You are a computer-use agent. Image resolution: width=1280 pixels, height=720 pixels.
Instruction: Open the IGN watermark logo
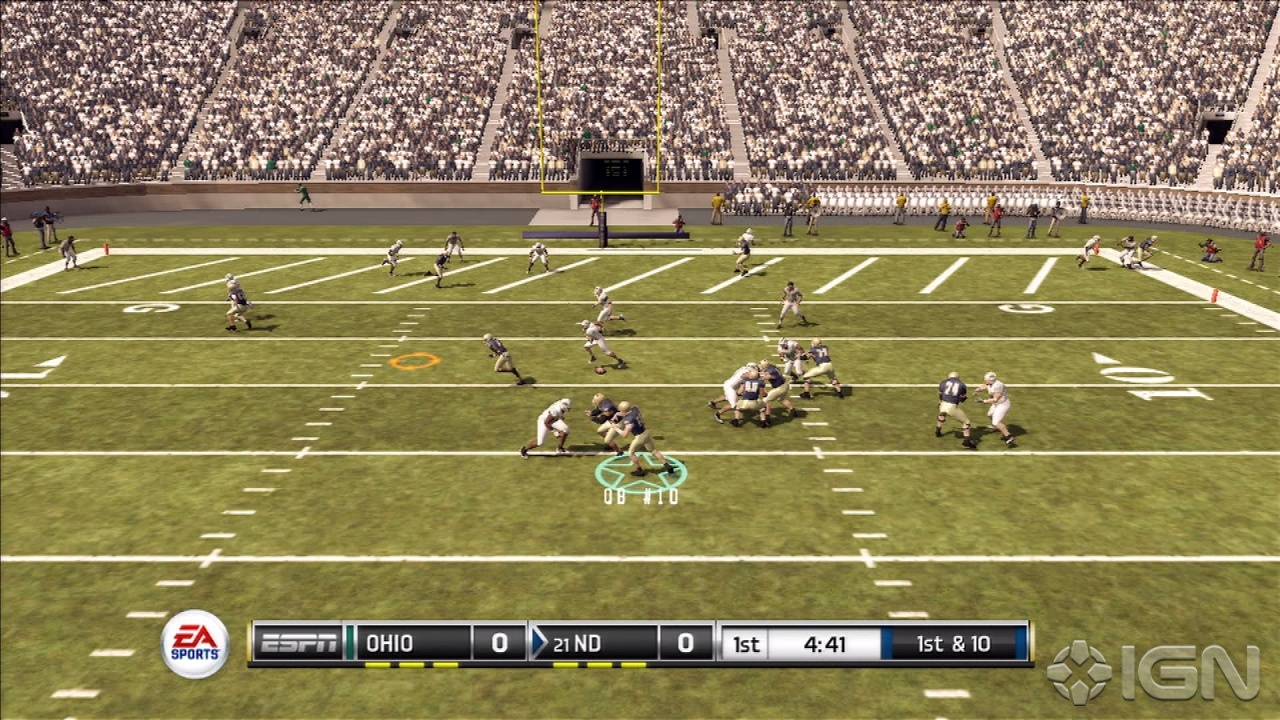tap(1153, 672)
